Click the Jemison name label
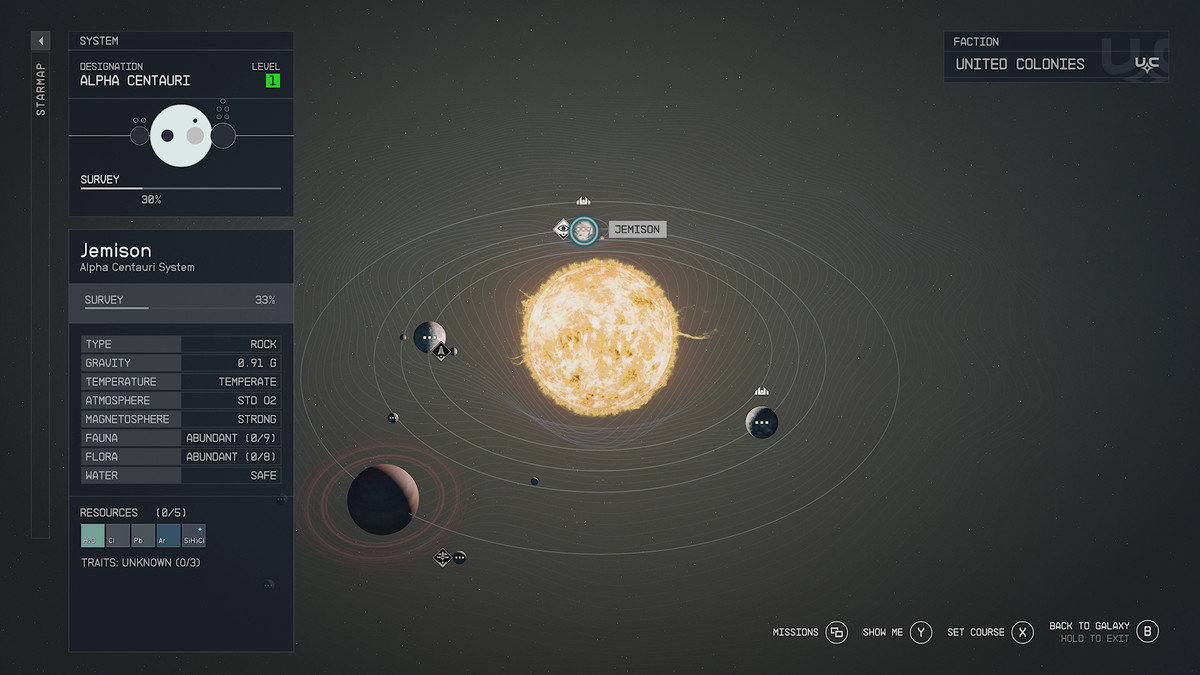1200x675 pixels. 637,230
